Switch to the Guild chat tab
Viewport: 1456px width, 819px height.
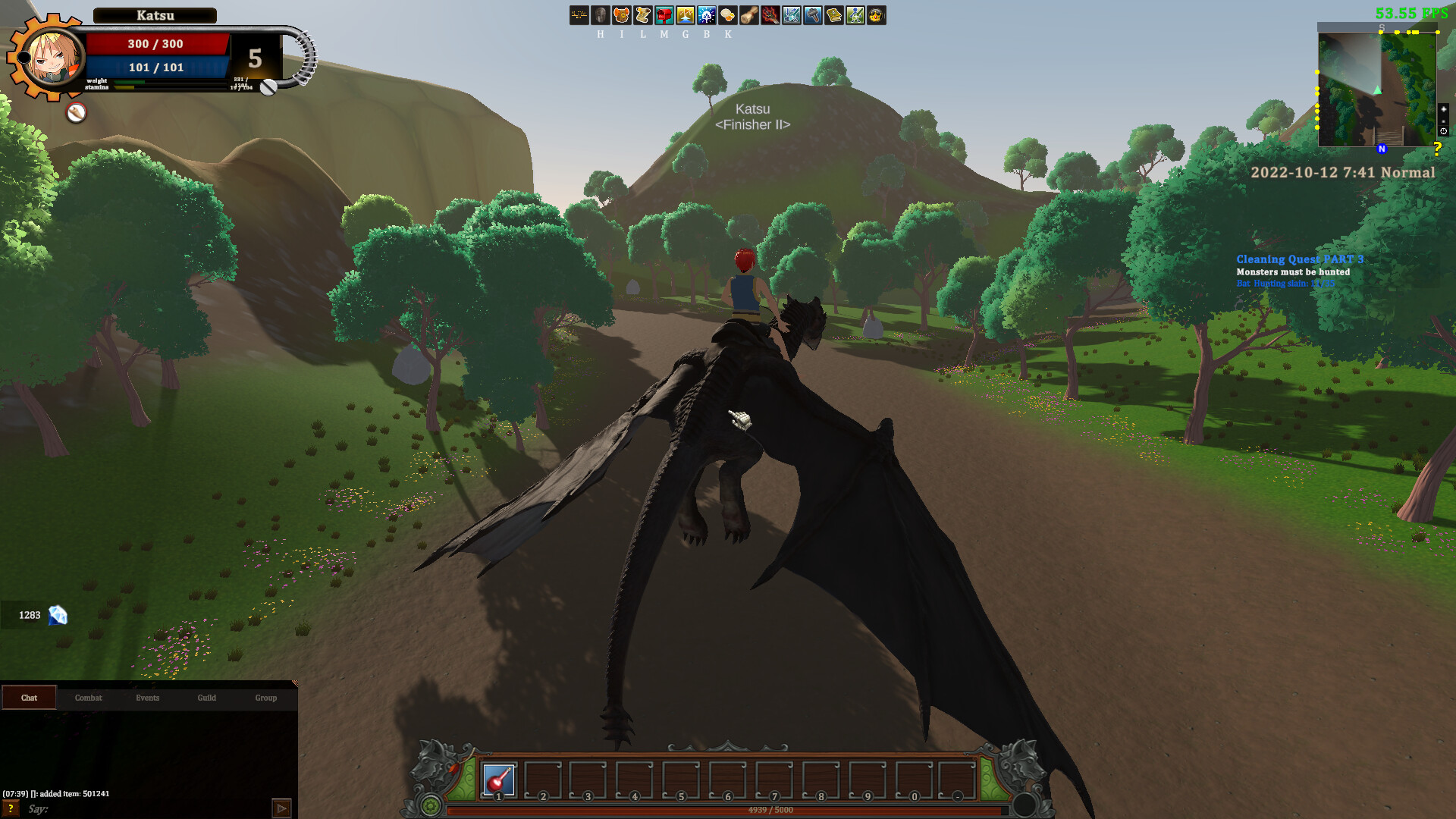206,698
